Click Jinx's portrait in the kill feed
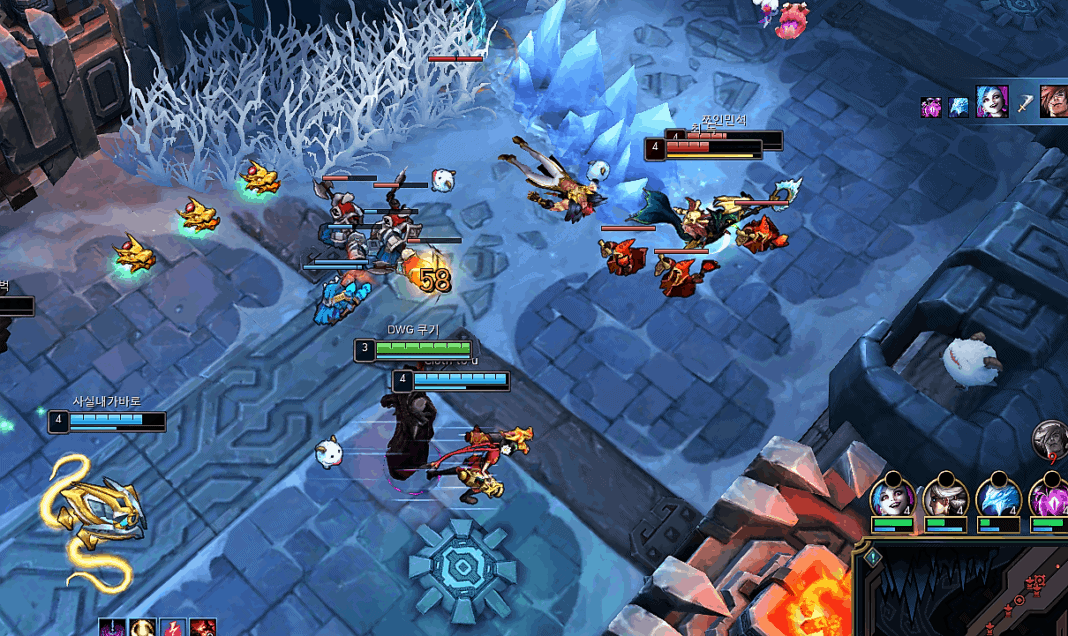1068x636 pixels. [991, 101]
